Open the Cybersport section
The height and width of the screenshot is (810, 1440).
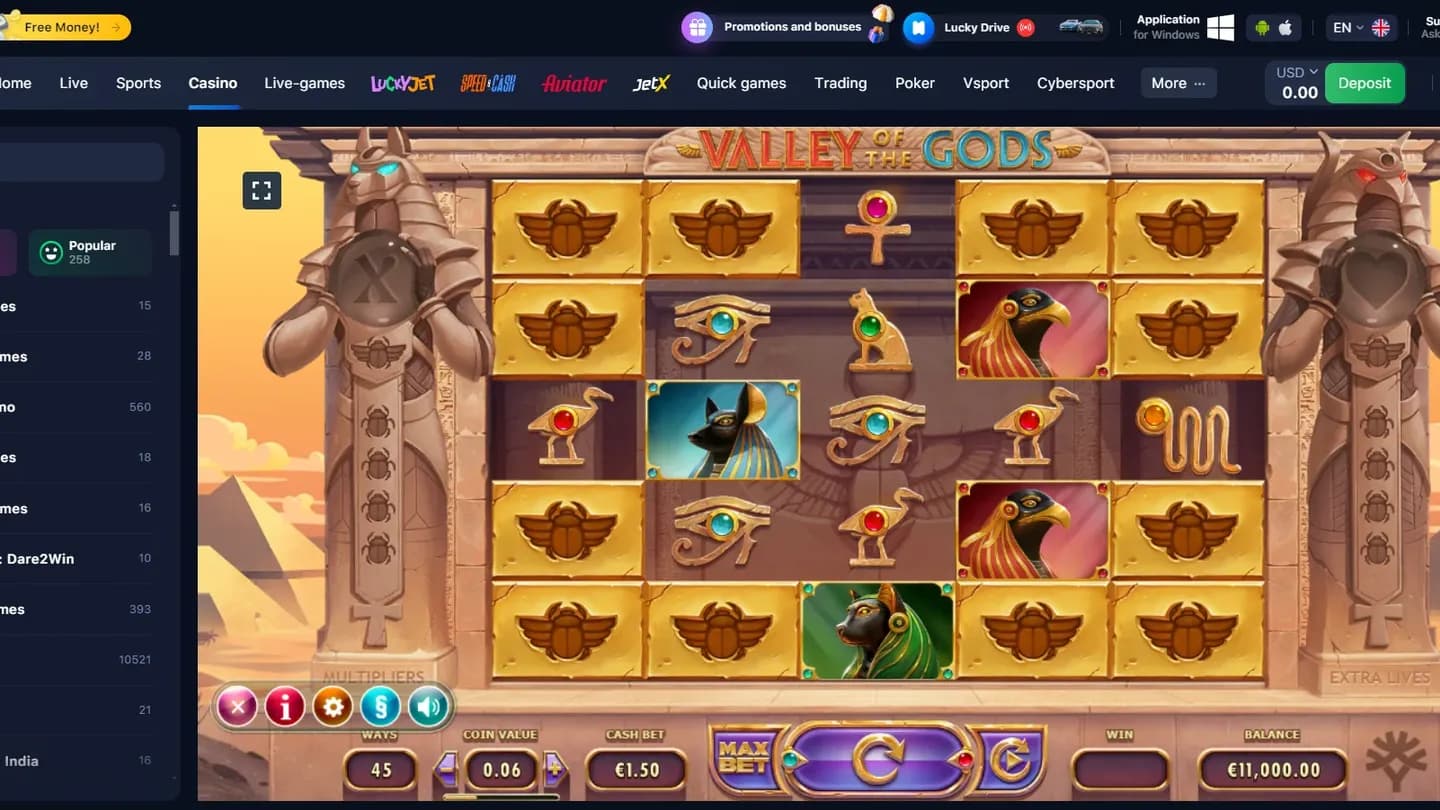pyautogui.click(x=1075, y=83)
